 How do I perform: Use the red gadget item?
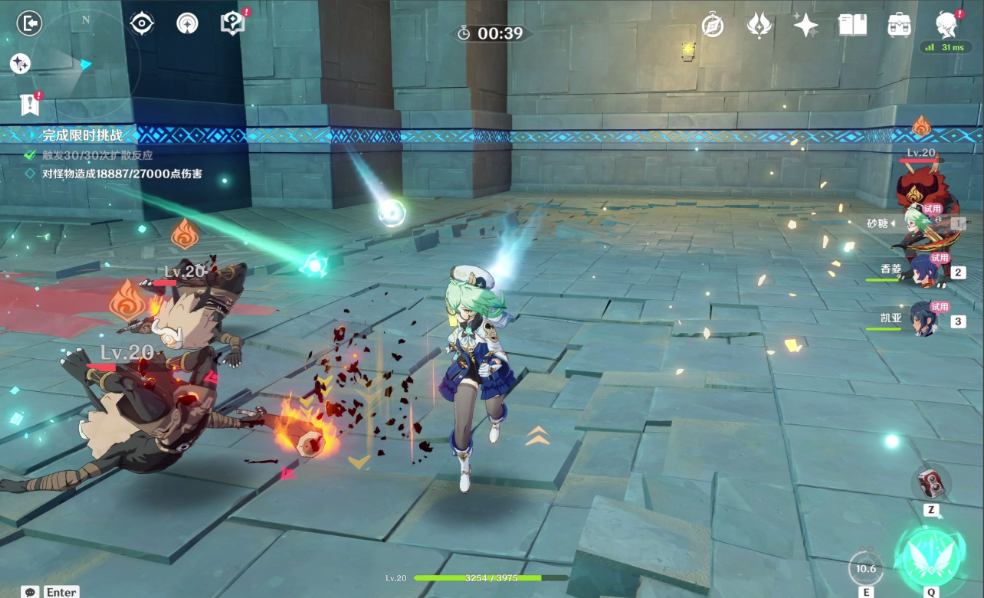pos(929,482)
